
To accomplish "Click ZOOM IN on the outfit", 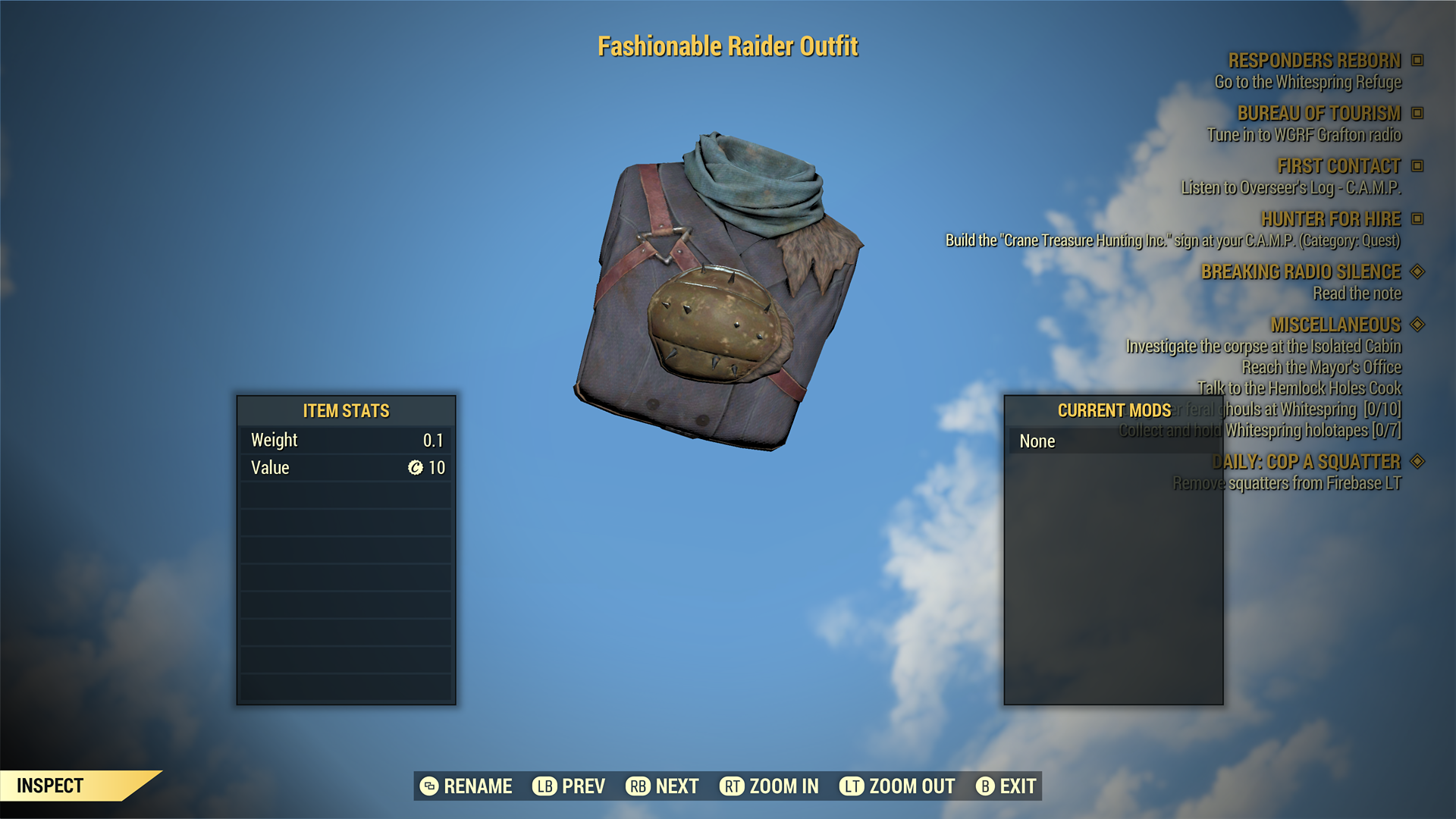I will (769, 786).
